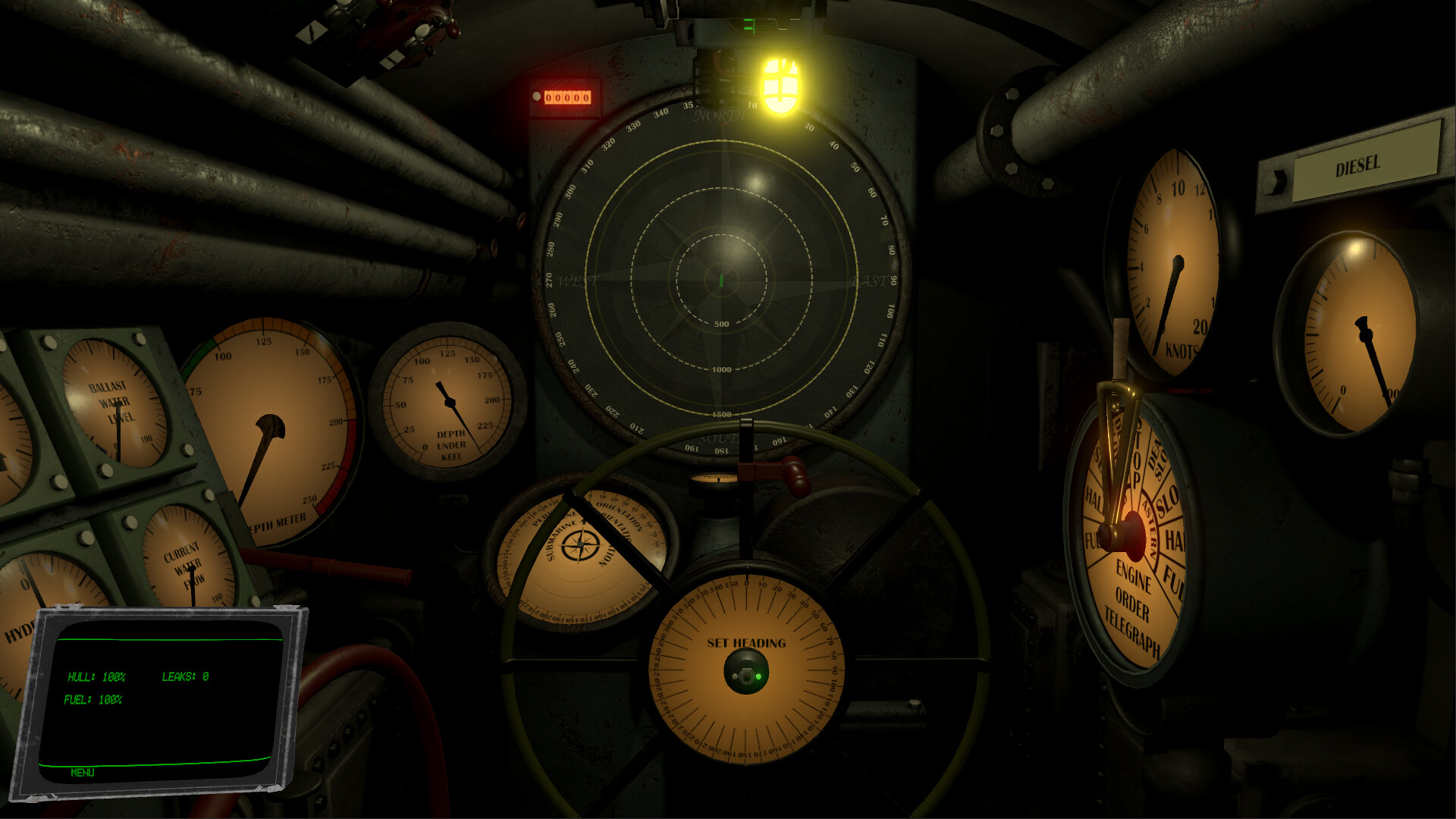The image size is (1456, 819).
Task: Click the red distance counter showing 00000
Action: (x=567, y=96)
